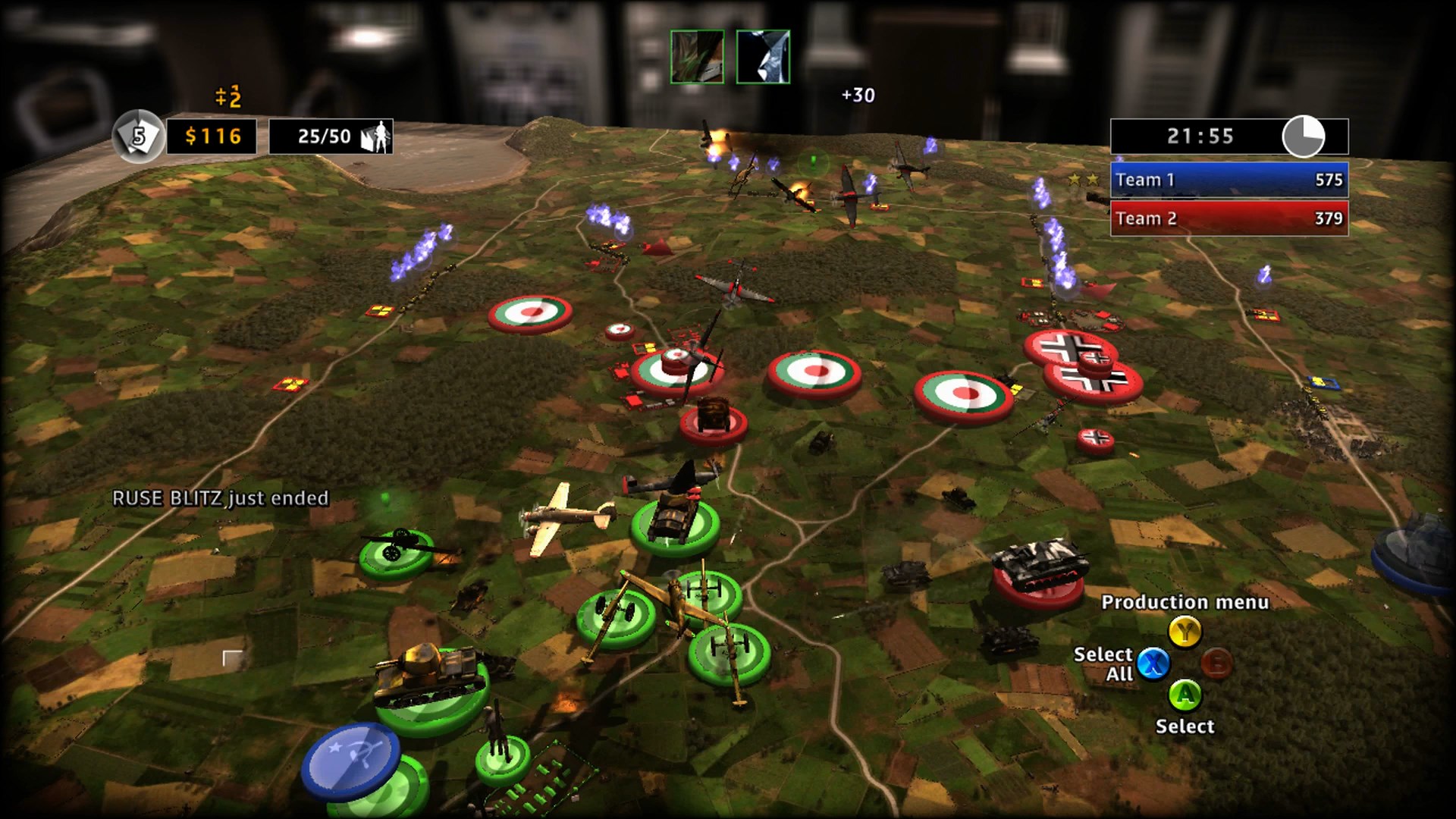Select the truck on the red chip

712,420
